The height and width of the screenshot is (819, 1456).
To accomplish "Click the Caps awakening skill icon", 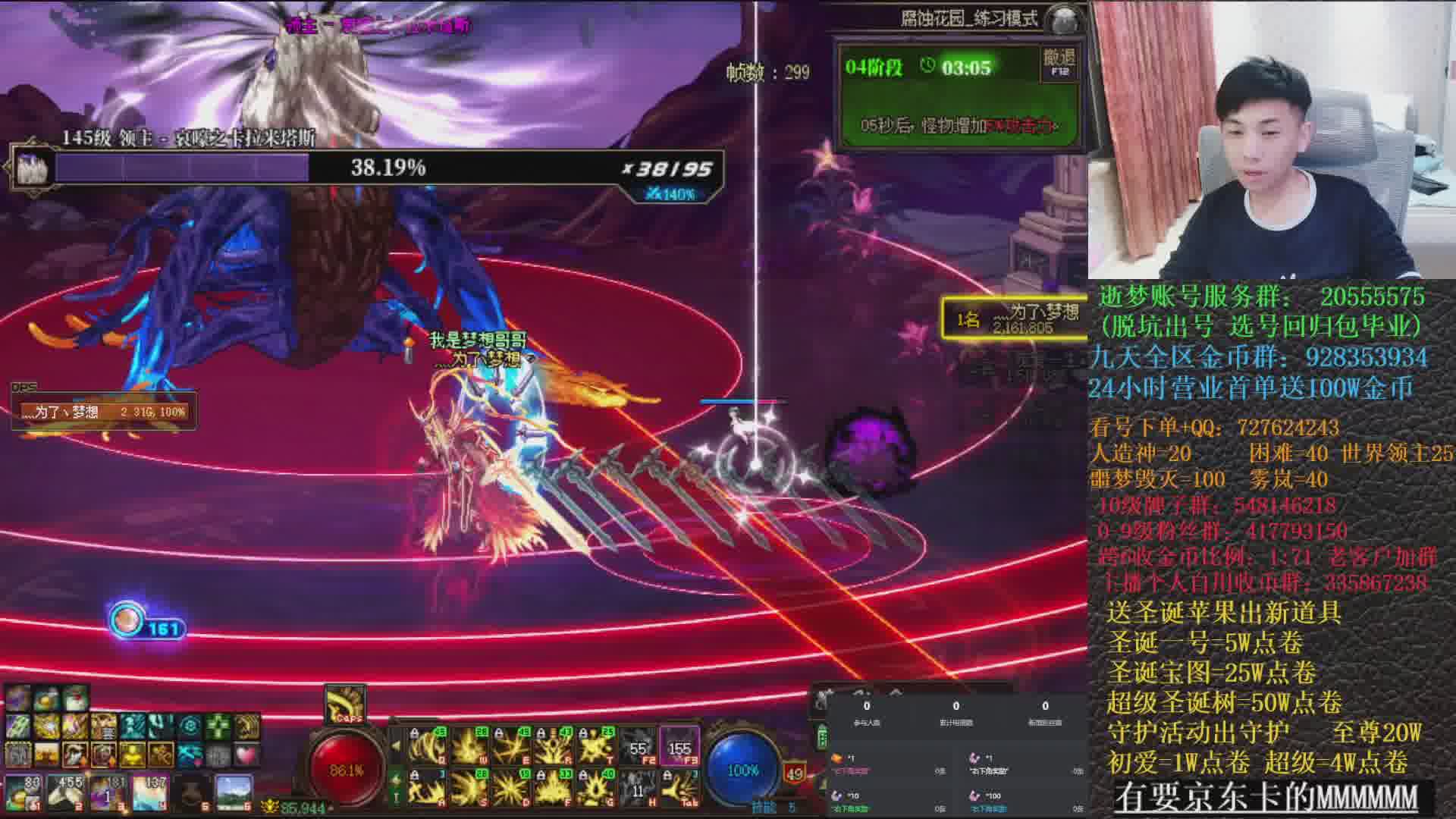I will [346, 704].
